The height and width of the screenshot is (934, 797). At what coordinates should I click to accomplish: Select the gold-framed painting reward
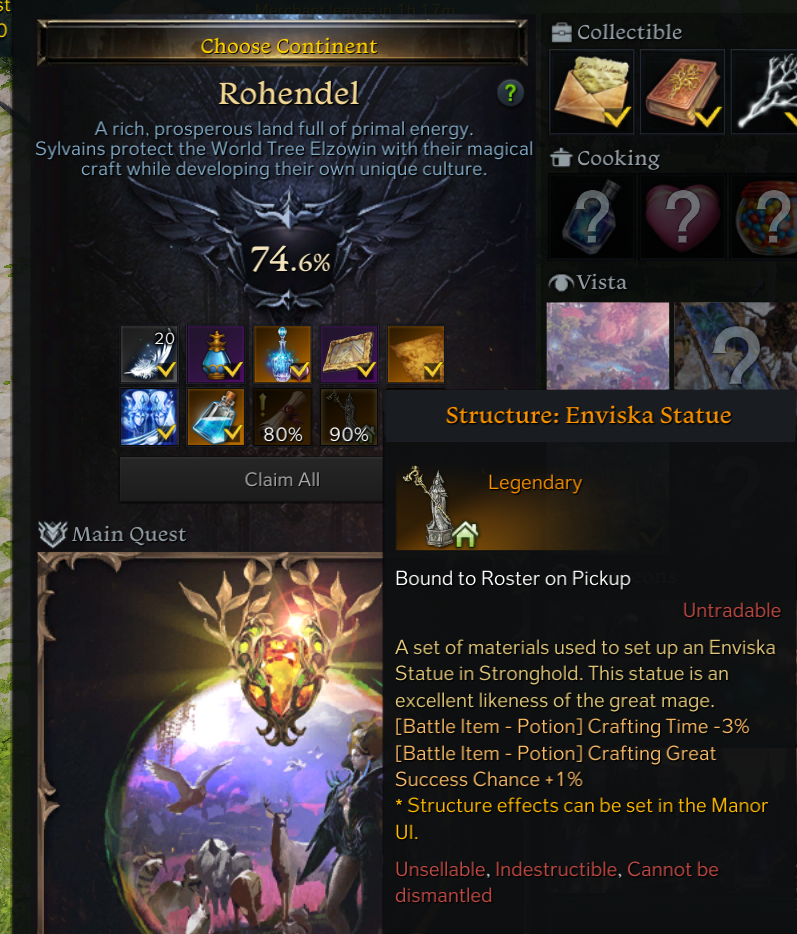click(x=349, y=355)
